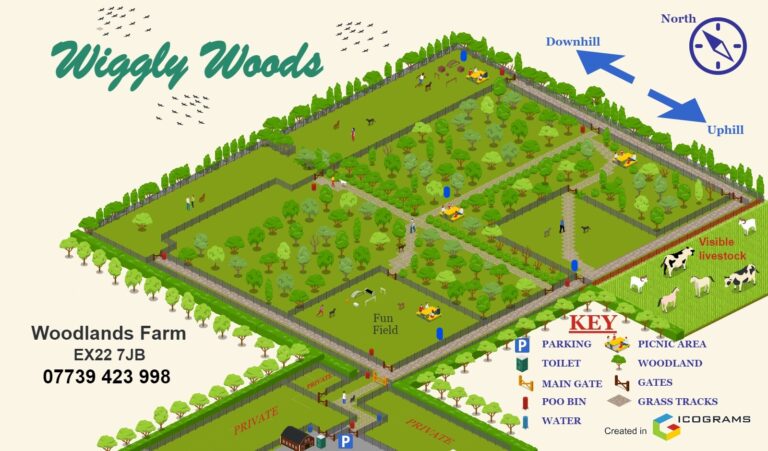
Task: Pick the Water entry in the key
Action: (x=561, y=421)
